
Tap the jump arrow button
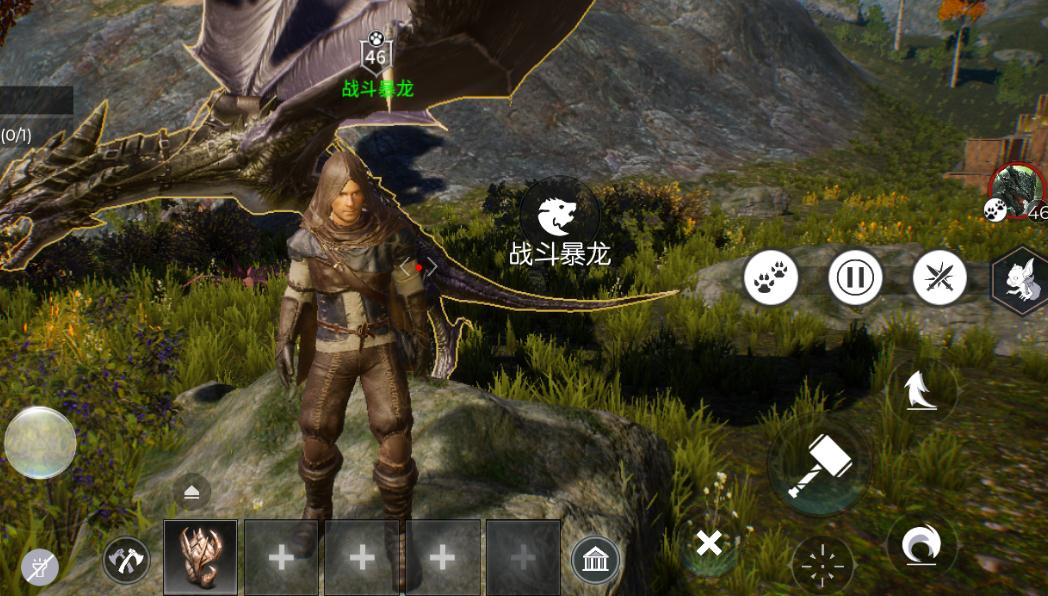[x=919, y=392]
